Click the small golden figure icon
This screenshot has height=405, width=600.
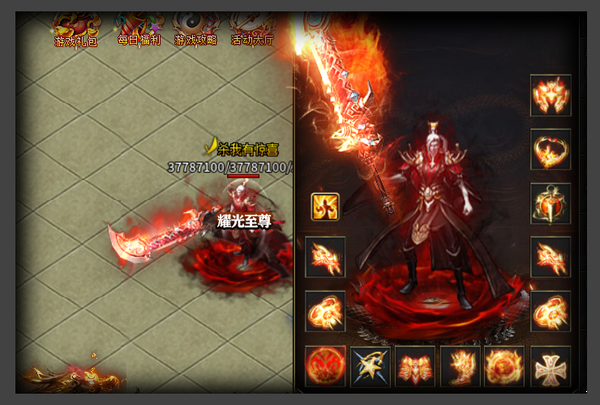tap(325, 207)
